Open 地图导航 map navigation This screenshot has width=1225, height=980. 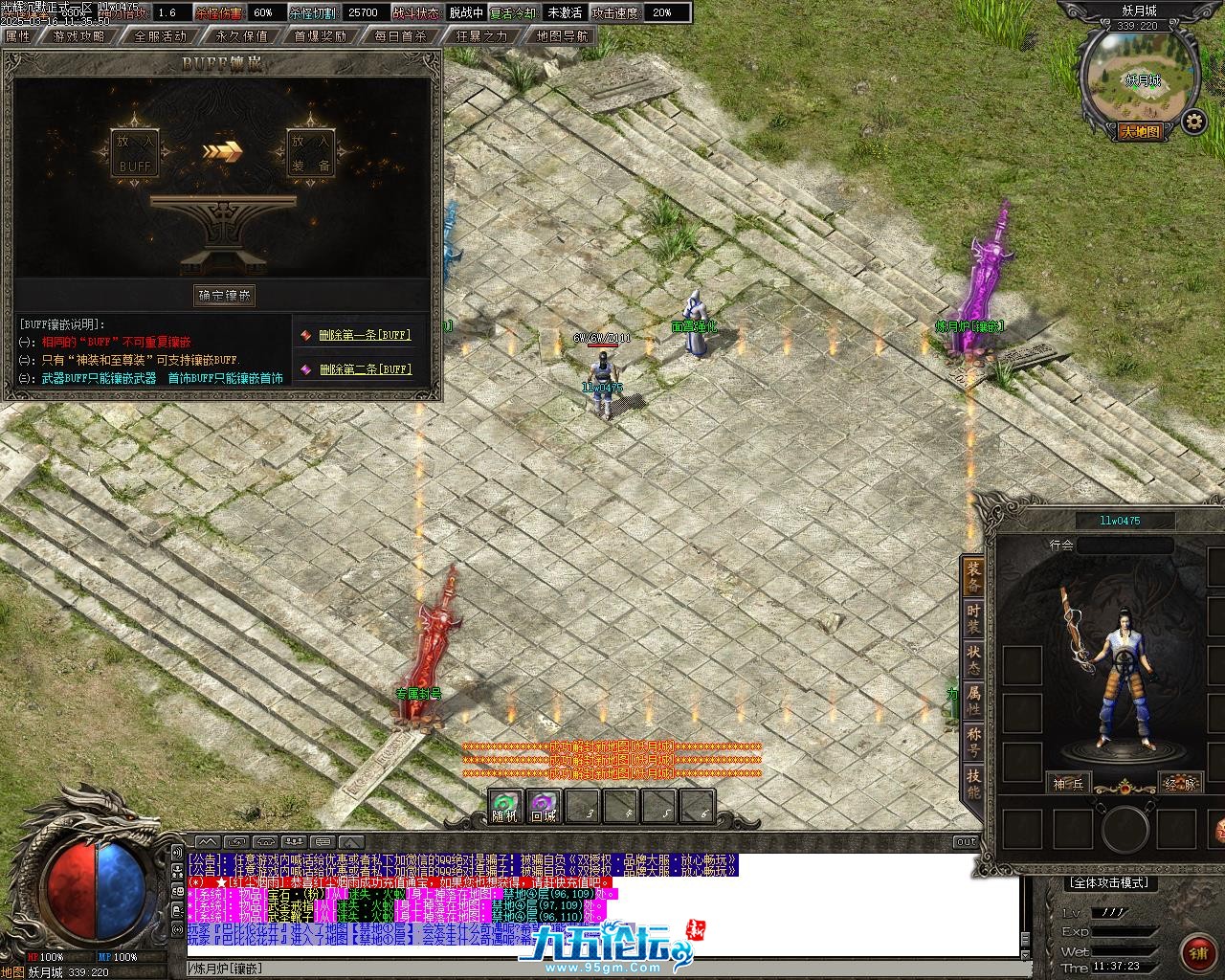(x=563, y=36)
